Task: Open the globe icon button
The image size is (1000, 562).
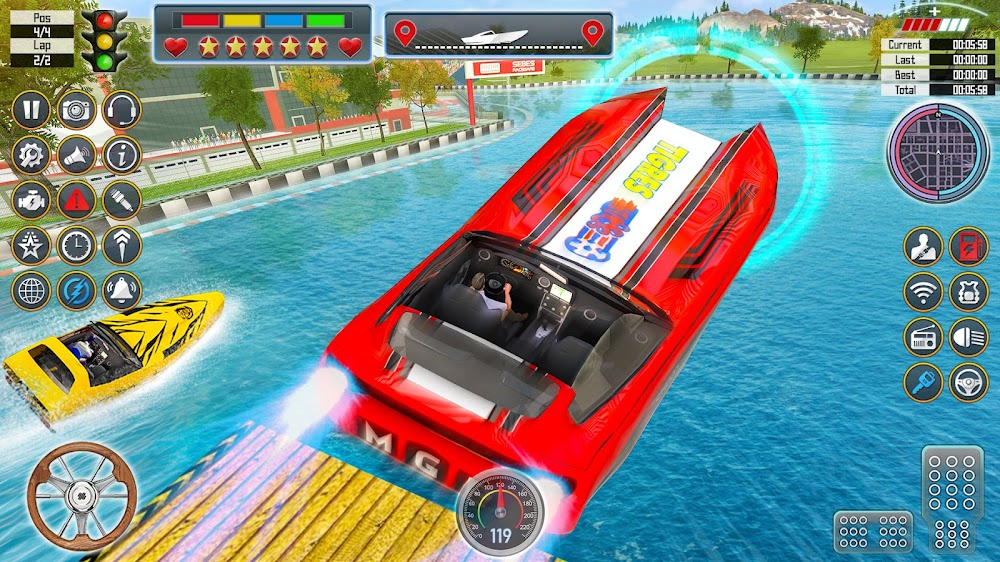Action: 31,290
